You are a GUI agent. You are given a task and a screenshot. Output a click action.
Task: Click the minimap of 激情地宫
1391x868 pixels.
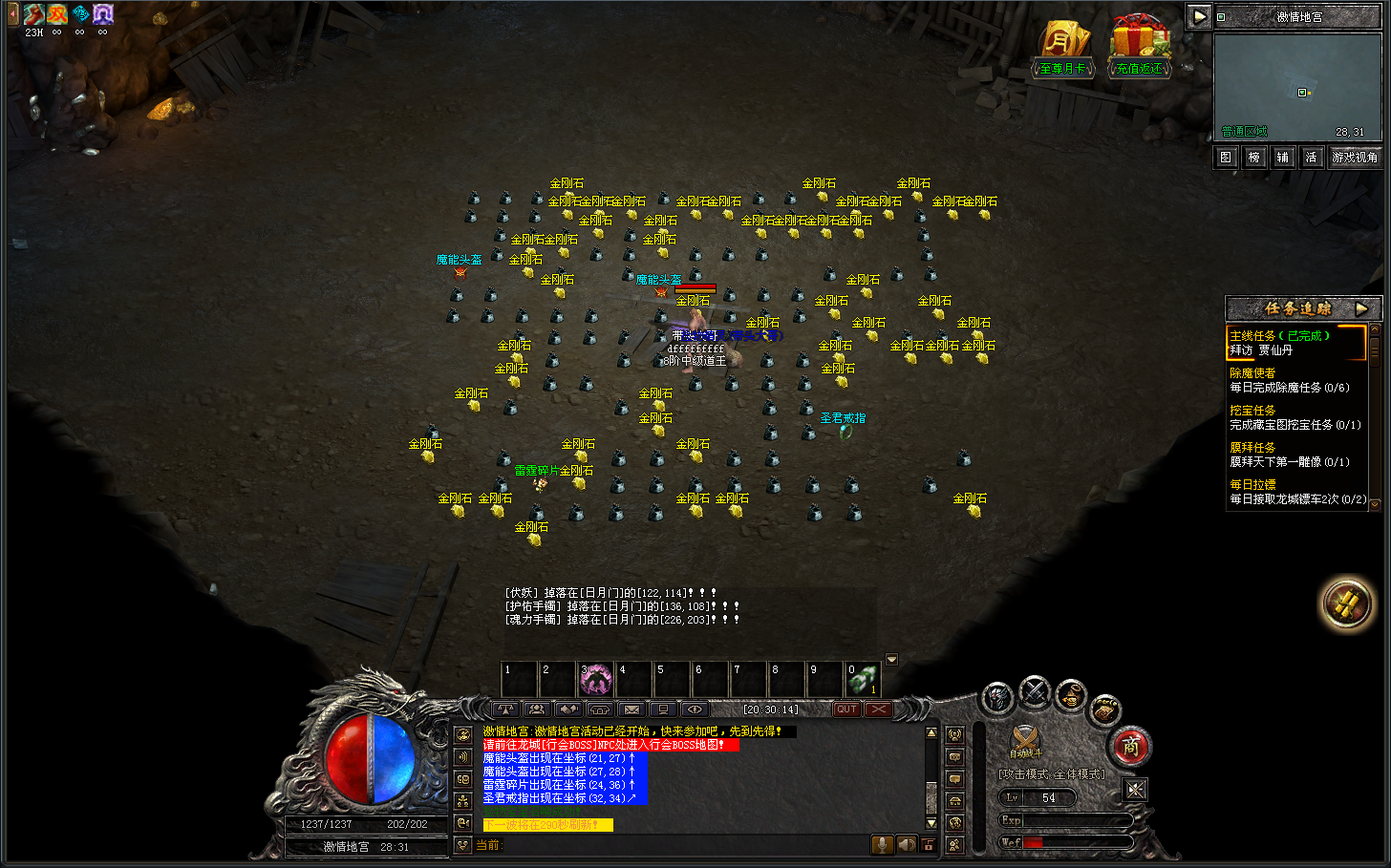tap(1296, 88)
